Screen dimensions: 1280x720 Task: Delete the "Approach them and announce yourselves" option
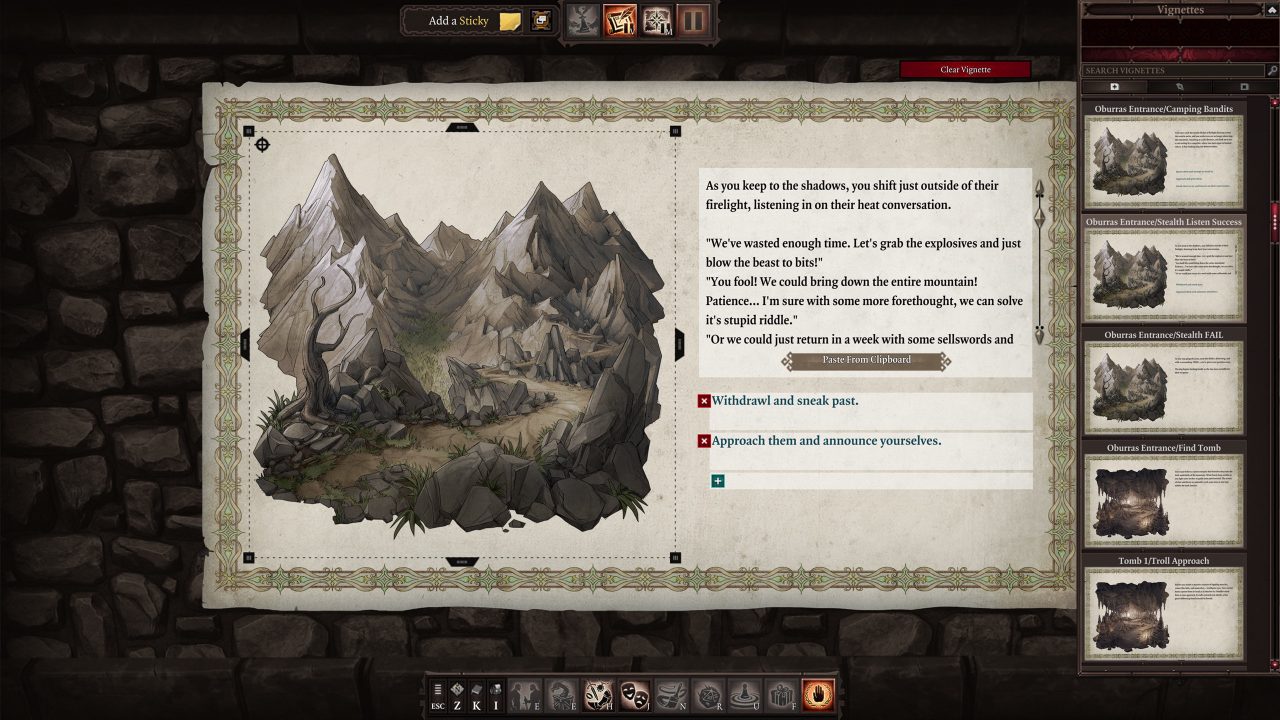tap(704, 441)
